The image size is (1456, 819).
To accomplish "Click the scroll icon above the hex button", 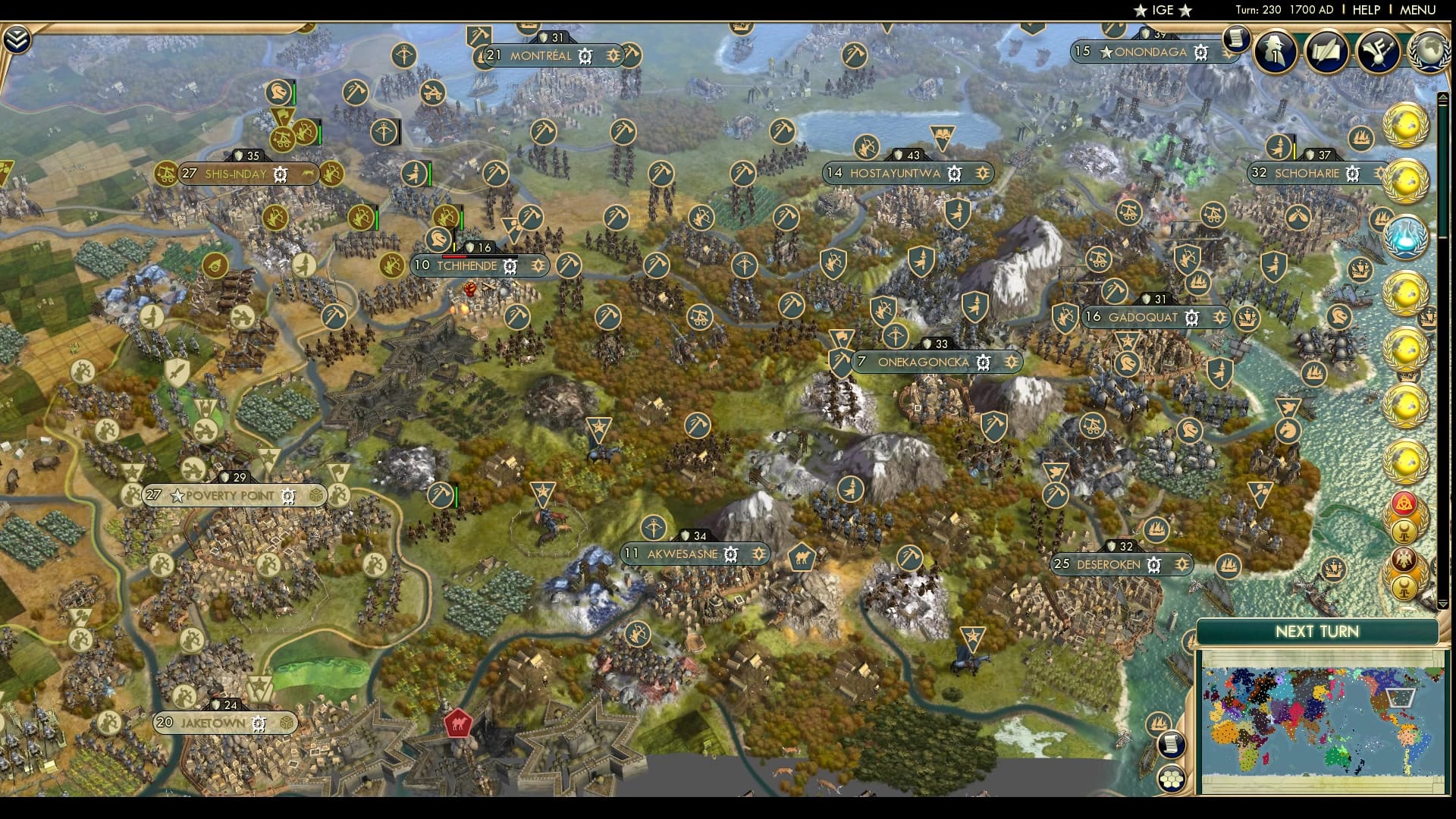I will pyautogui.click(x=1171, y=745).
